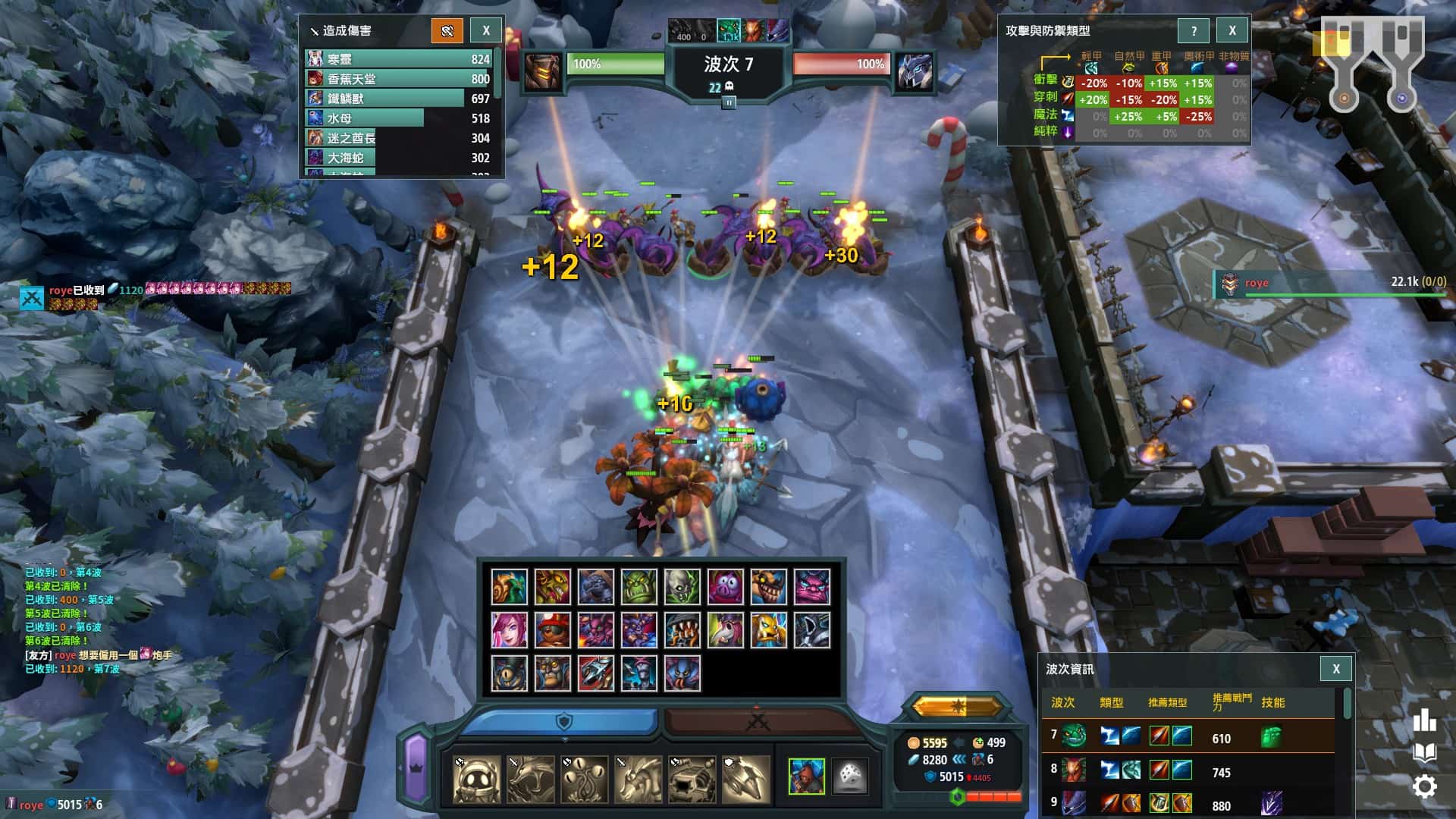
Task: Select the white dice icon
Action: tap(849, 777)
